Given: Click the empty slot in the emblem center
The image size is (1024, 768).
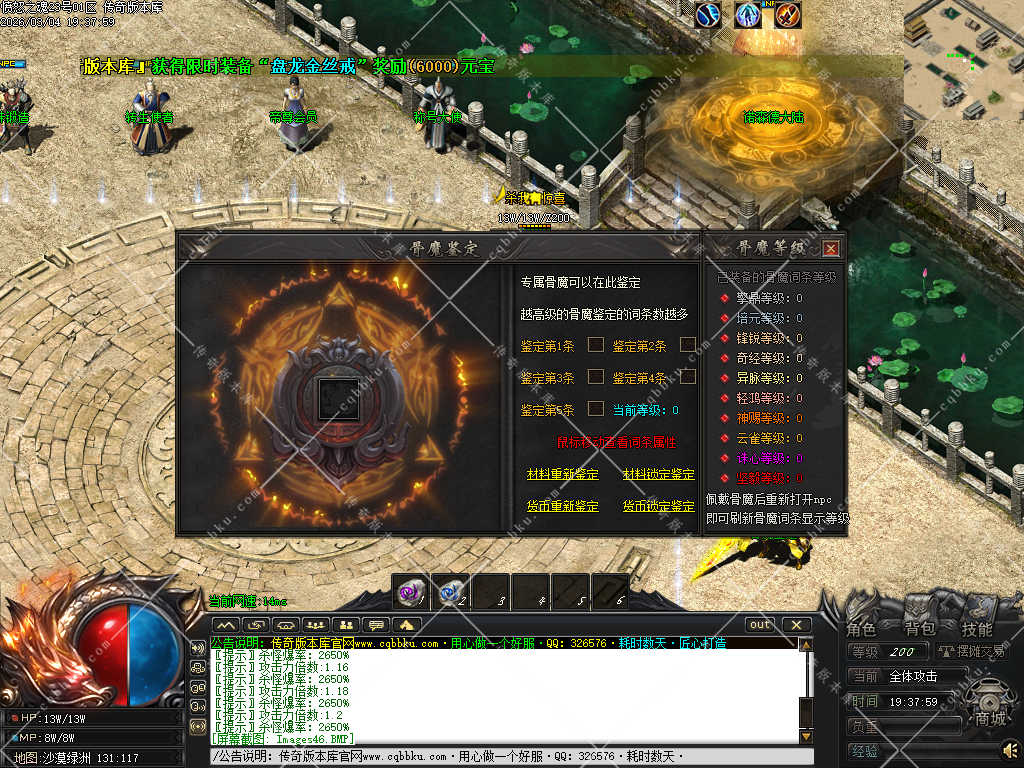Looking at the screenshot, I should pyautogui.click(x=337, y=398).
